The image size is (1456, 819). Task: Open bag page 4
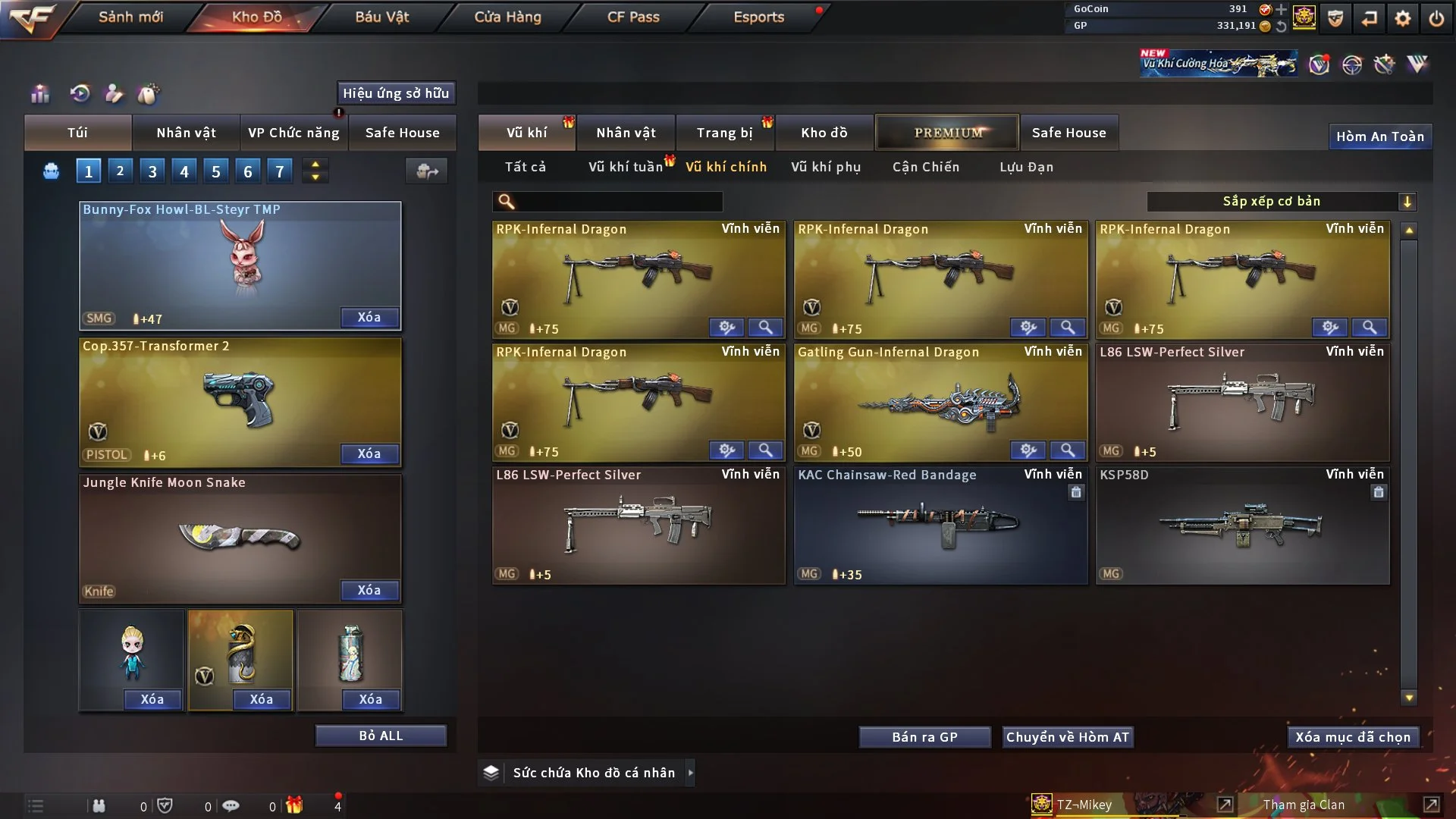point(184,171)
